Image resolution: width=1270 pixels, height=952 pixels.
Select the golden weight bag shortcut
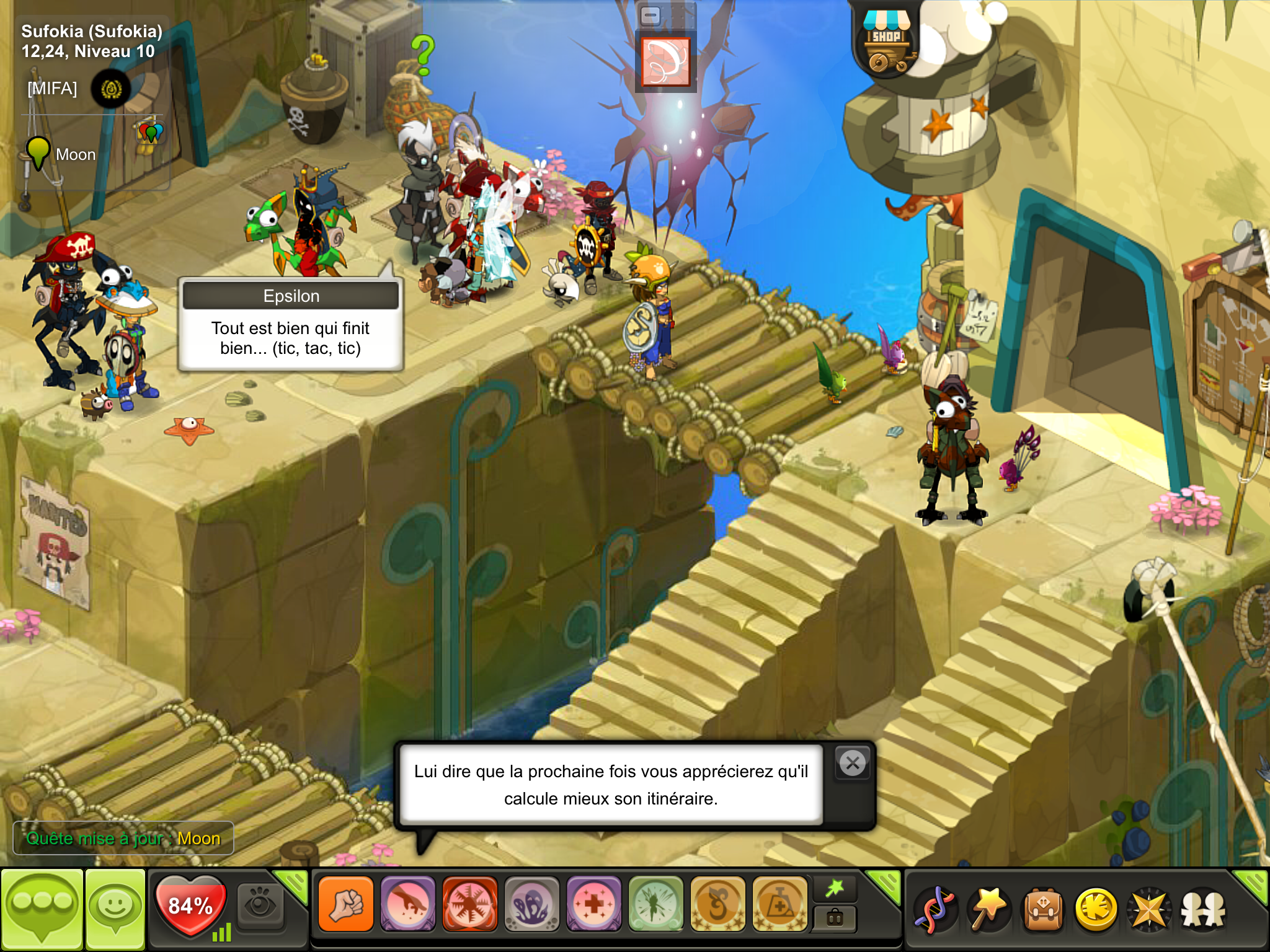(780, 904)
